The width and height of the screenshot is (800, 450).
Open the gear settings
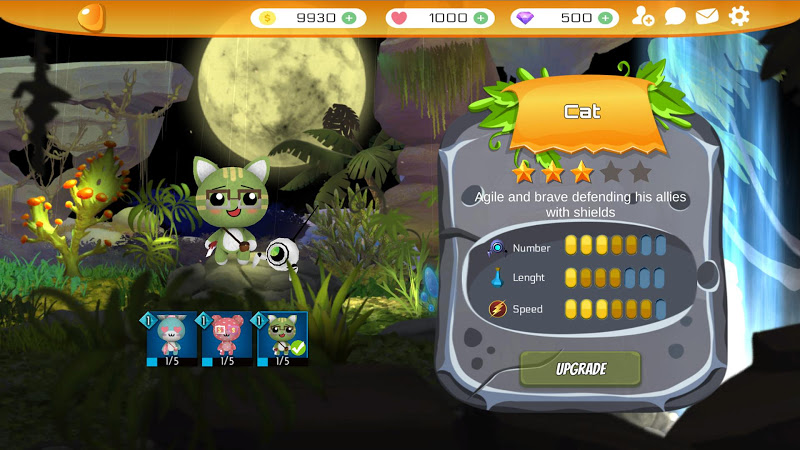[739, 16]
